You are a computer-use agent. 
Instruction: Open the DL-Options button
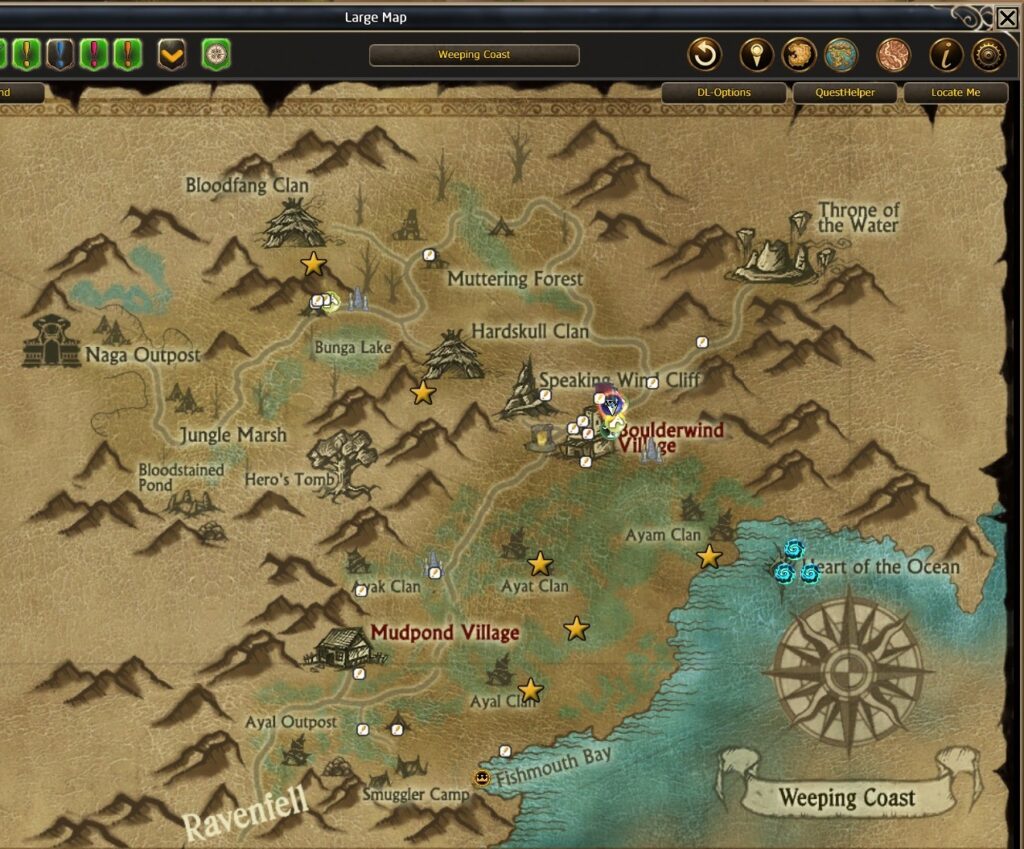click(723, 93)
